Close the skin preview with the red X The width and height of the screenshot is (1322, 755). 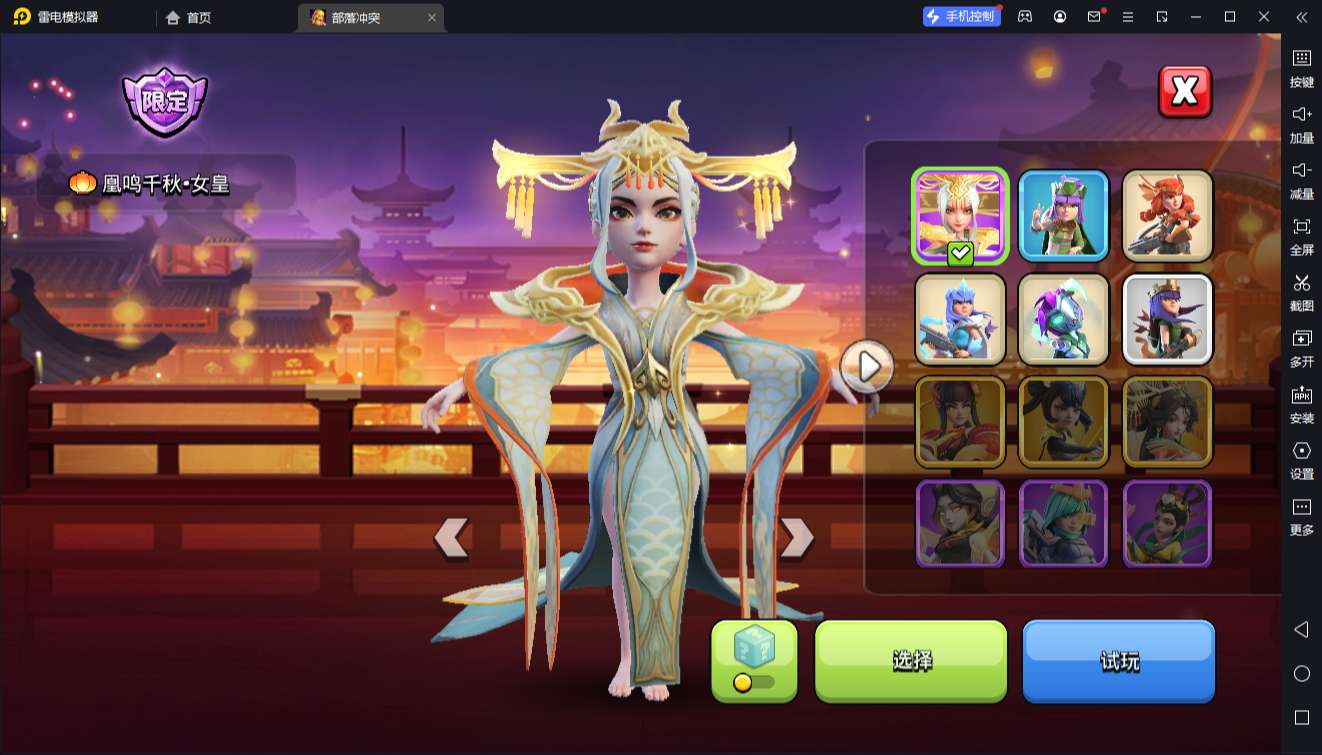pyautogui.click(x=1185, y=92)
